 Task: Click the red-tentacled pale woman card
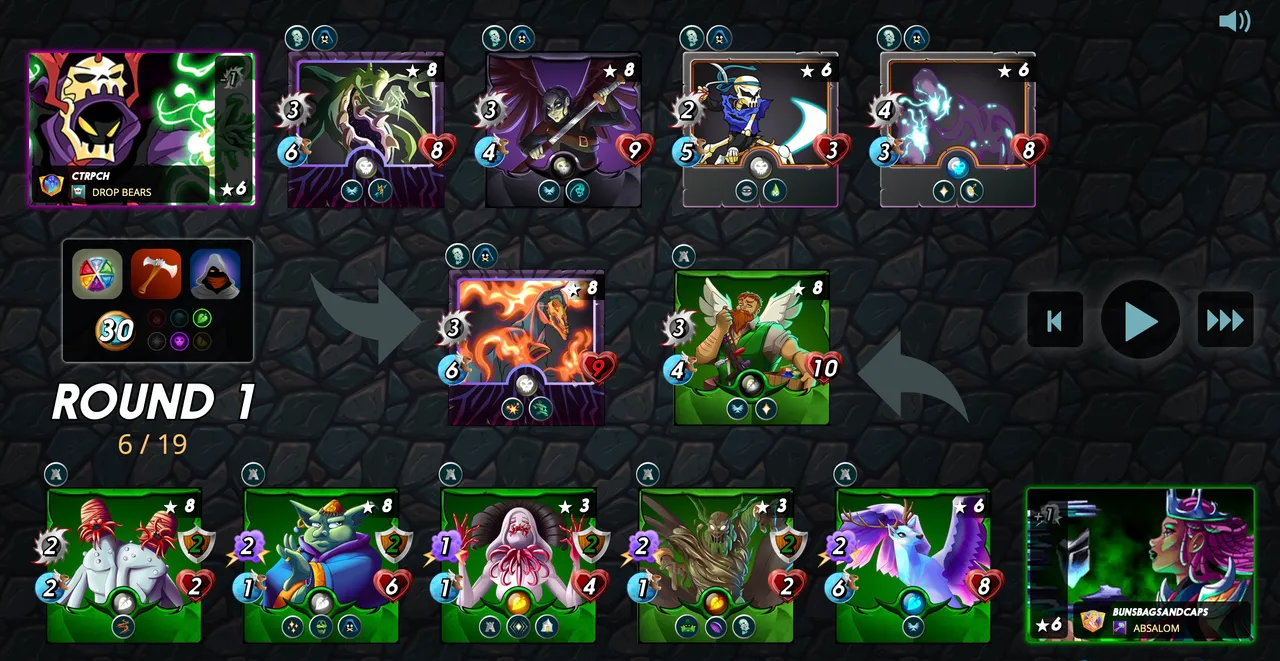coord(518,565)
